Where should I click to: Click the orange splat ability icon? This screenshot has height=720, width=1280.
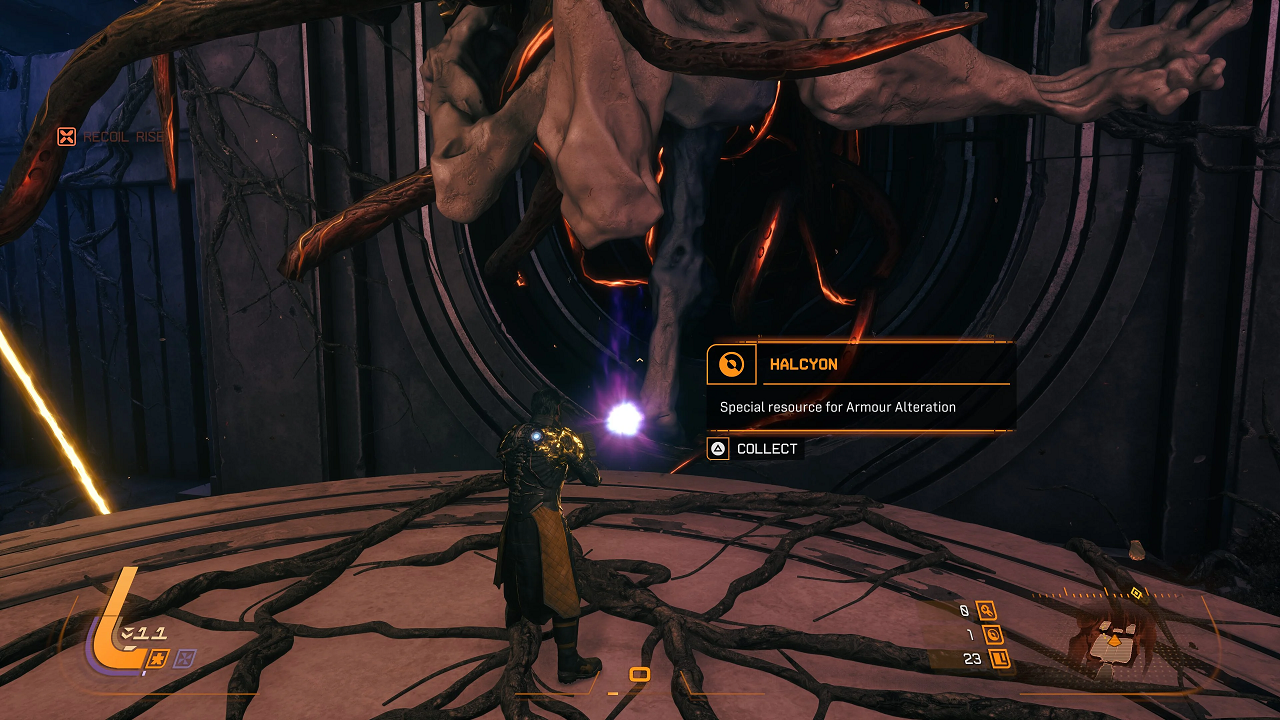click(x=157, y=658)
